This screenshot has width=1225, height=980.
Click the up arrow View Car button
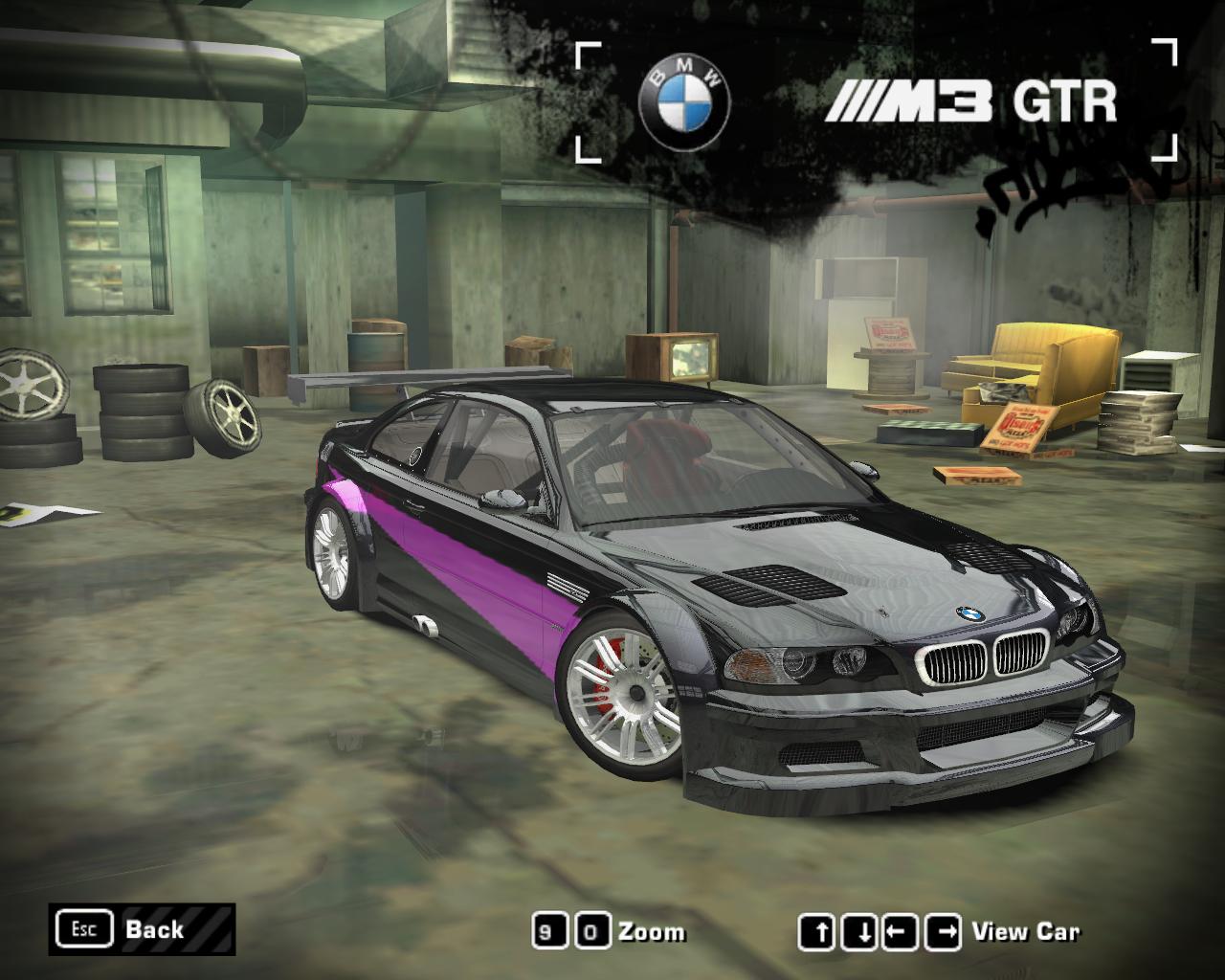pyautogui.click(x=818, y=931)
